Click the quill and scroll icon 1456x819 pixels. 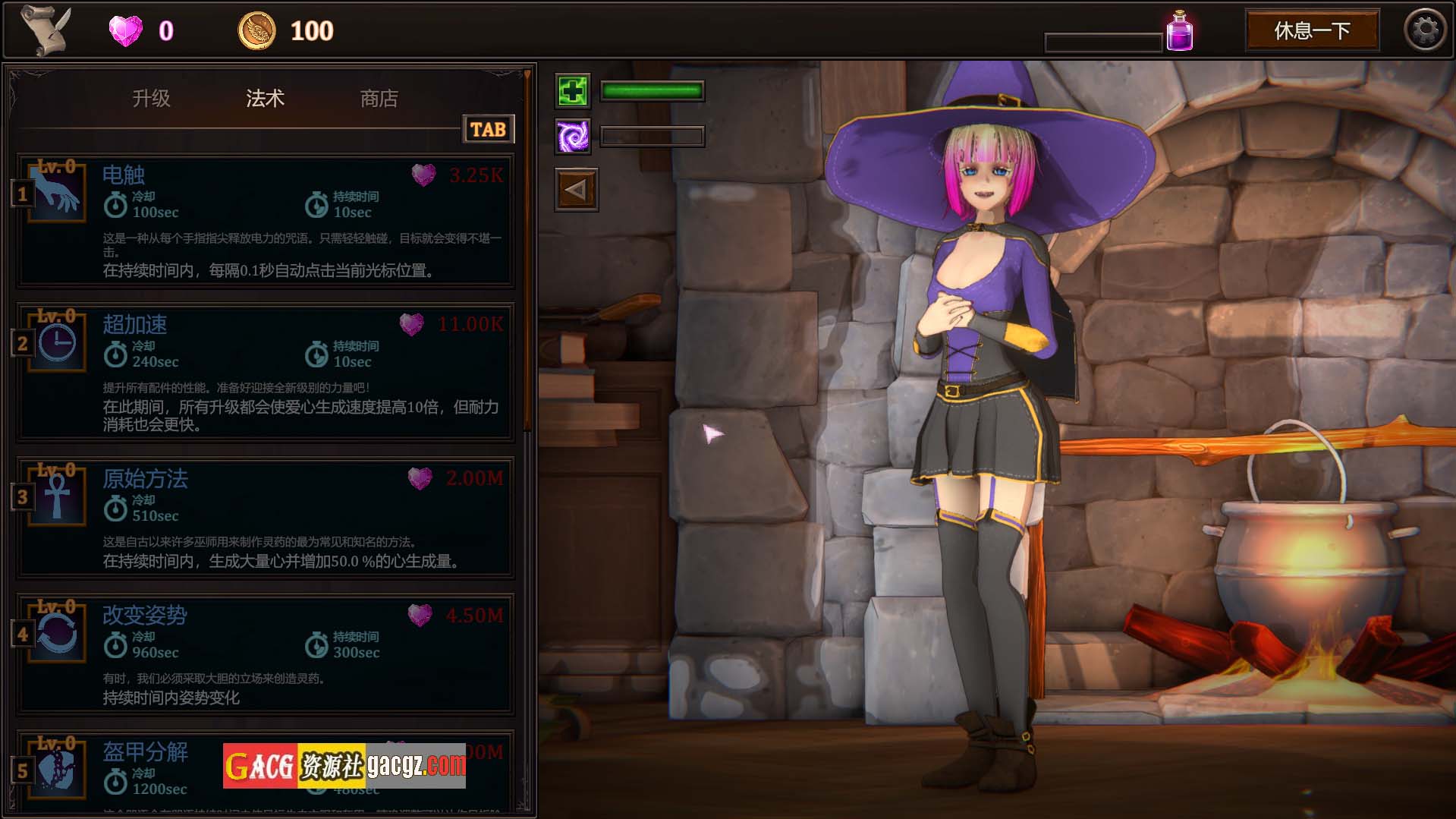[x=46, y=30]
